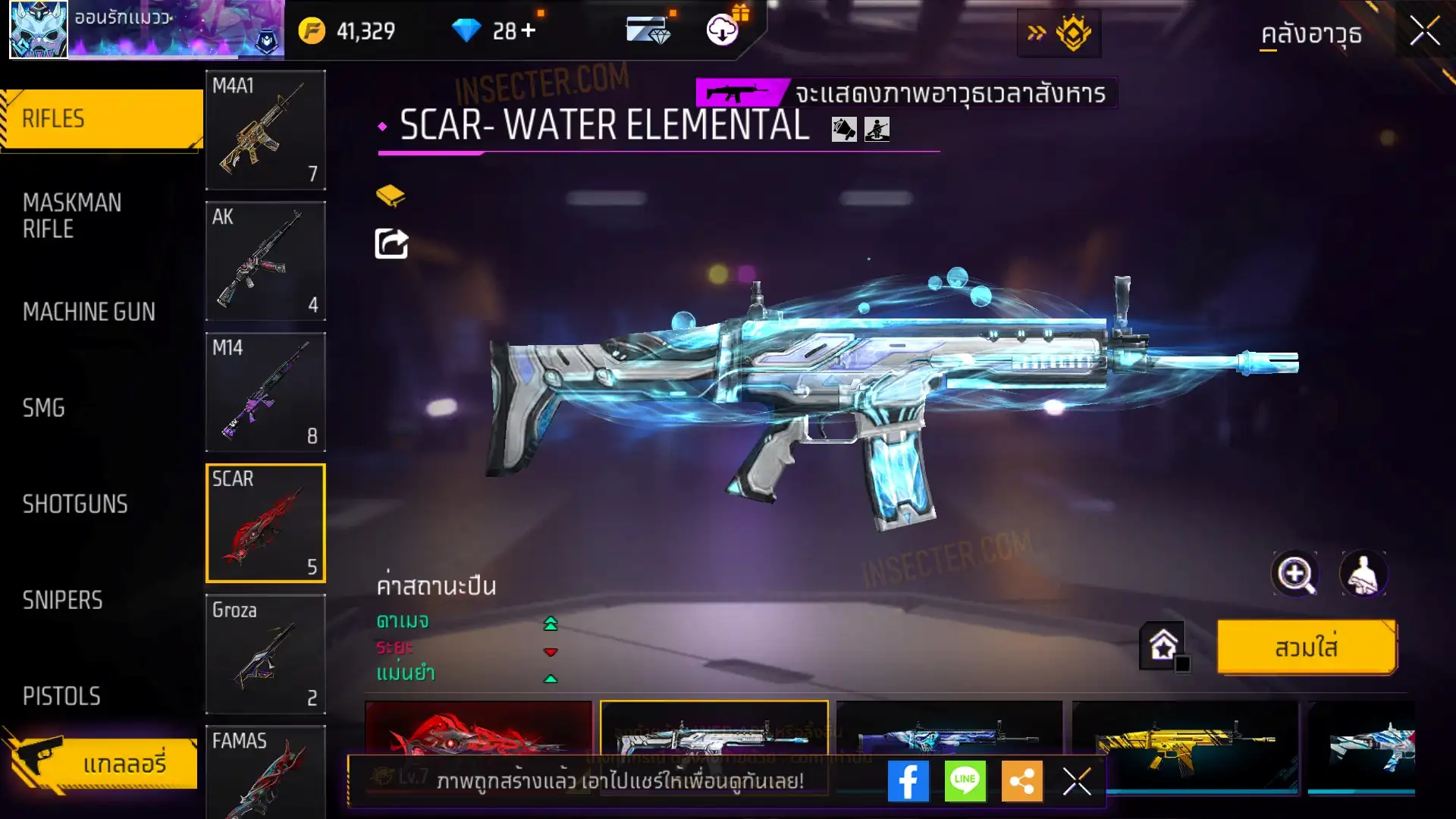
Task: Open the MACHINE GUN category
Action: (89, 312)
